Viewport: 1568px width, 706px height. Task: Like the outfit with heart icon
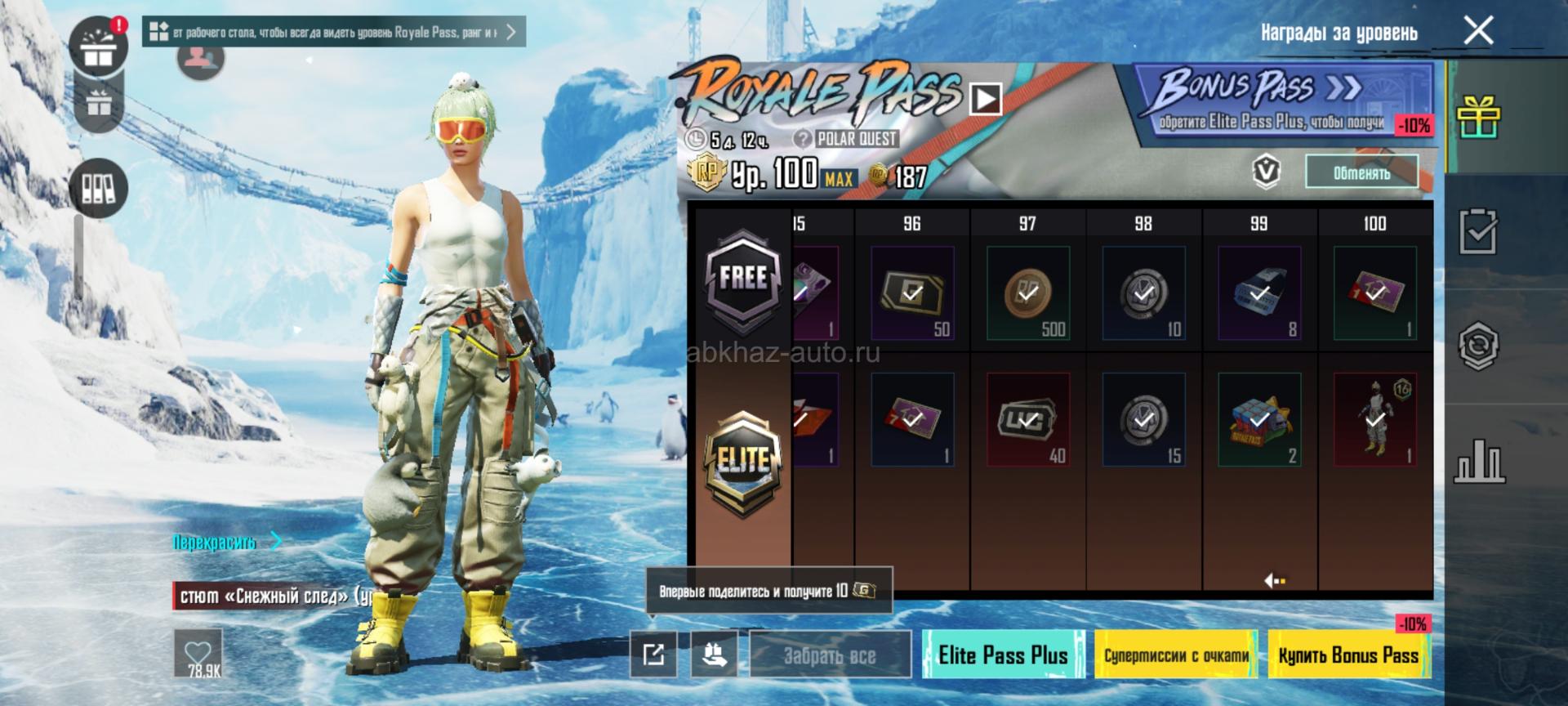point(198,653)
